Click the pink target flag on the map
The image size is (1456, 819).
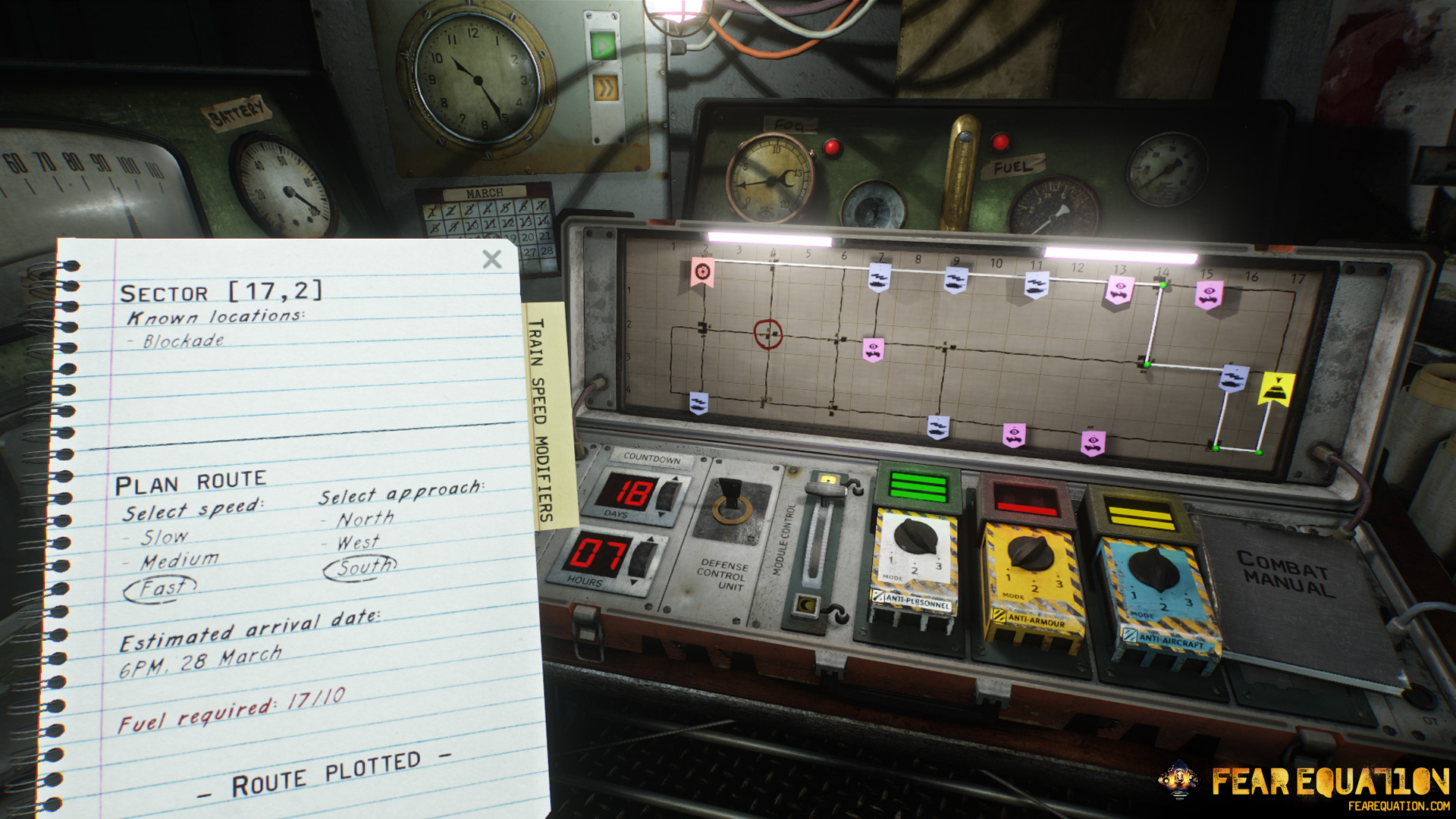[701, 271]
